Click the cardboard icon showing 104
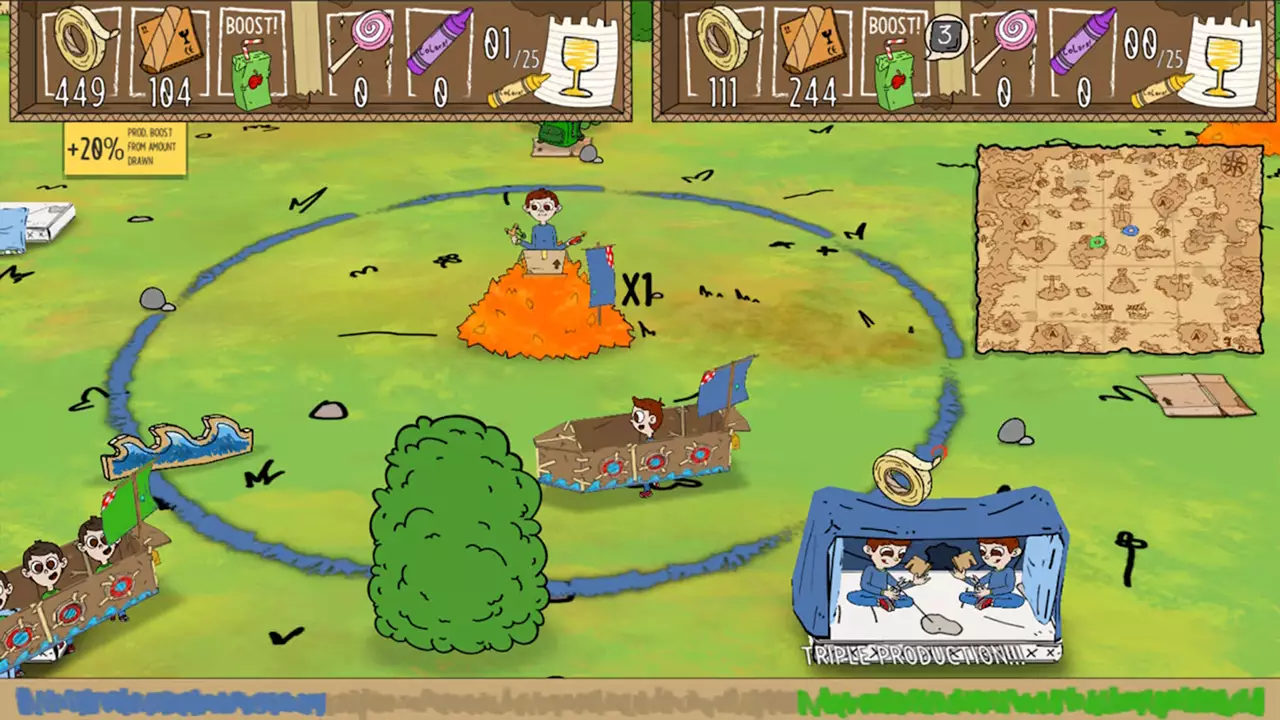The height and width of the screenshot is (720, 1280). [170, 42]
